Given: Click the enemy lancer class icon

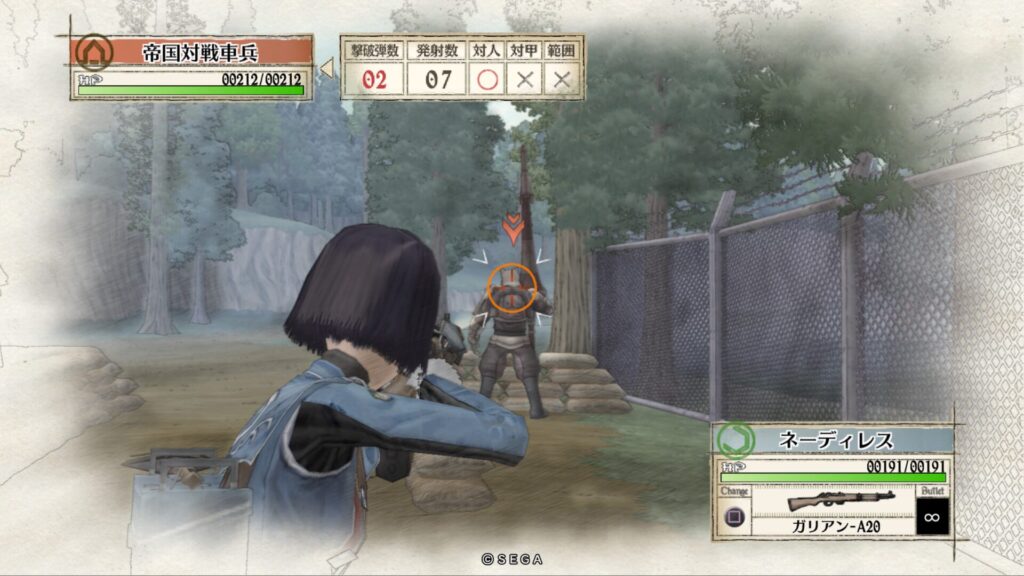Looking at the screenshot, I should click(x=94, y=51).
